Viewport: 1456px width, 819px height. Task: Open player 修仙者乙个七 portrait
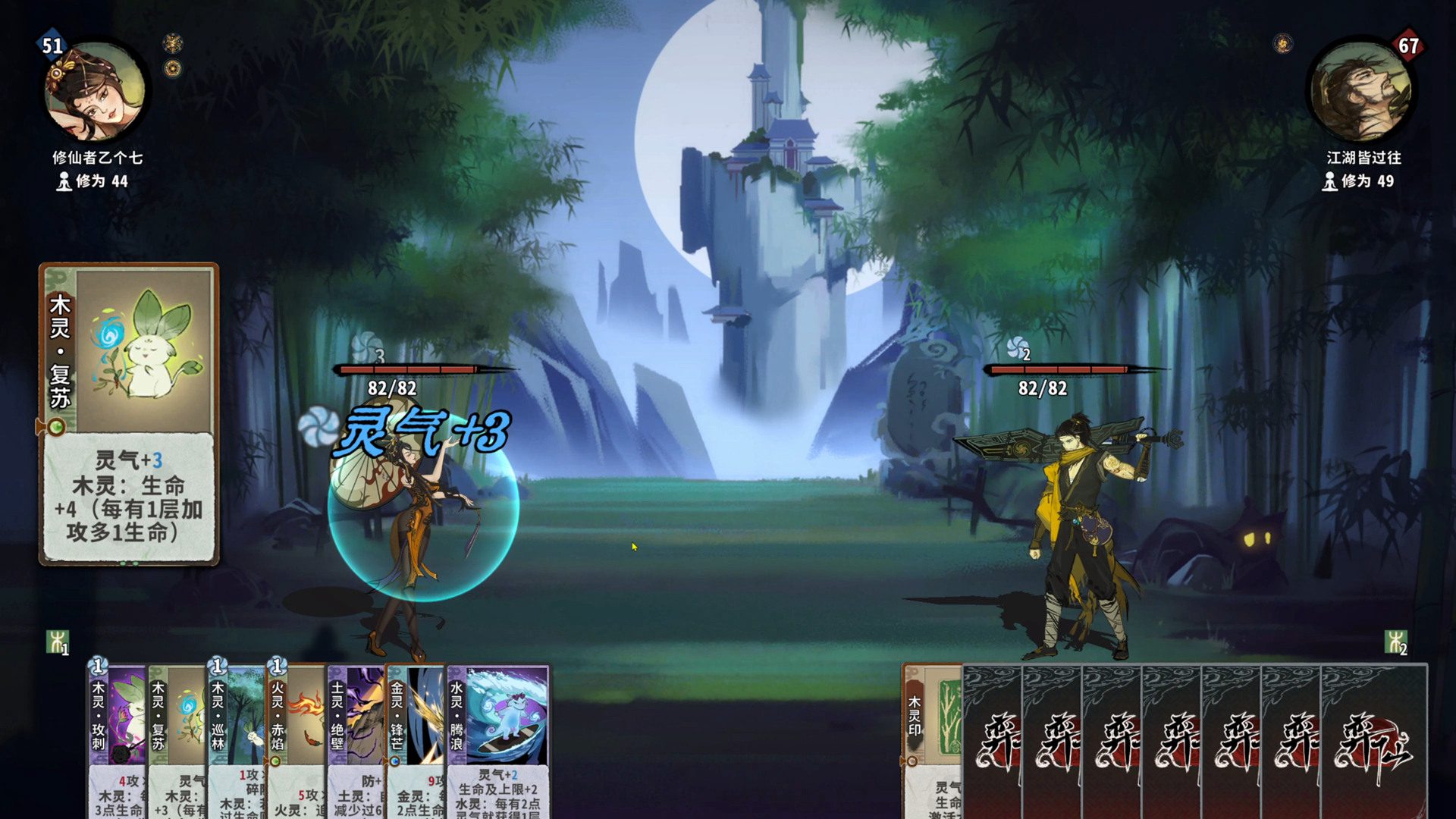(x=96, y=93)
